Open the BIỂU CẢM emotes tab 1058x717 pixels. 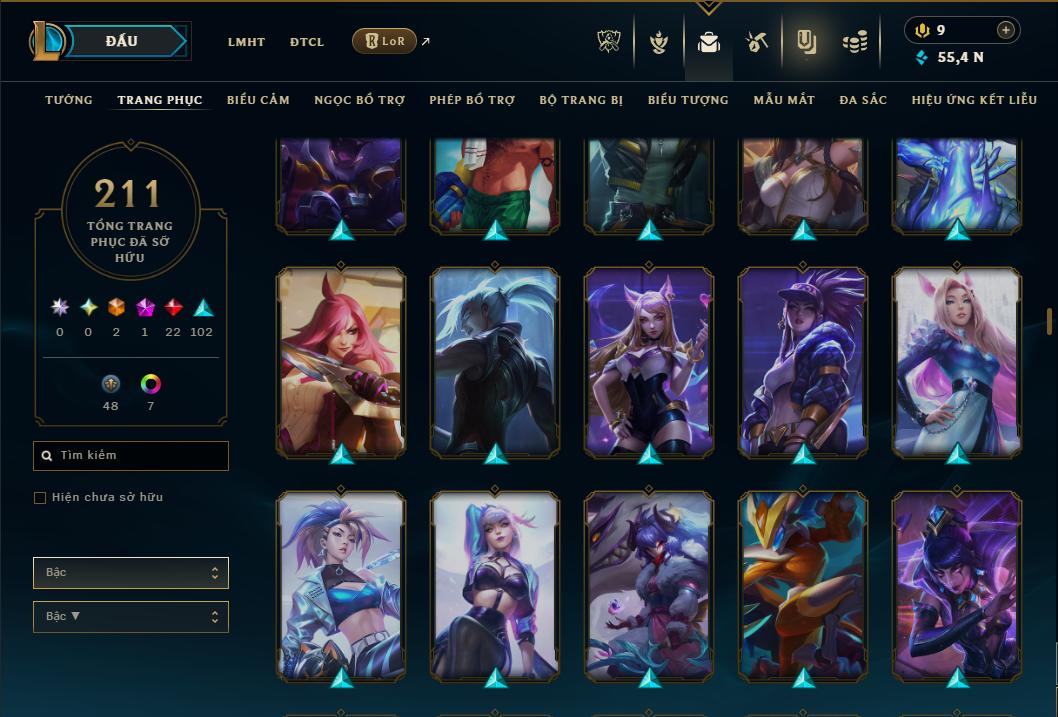pyautogui.click(x=258, y=100)
